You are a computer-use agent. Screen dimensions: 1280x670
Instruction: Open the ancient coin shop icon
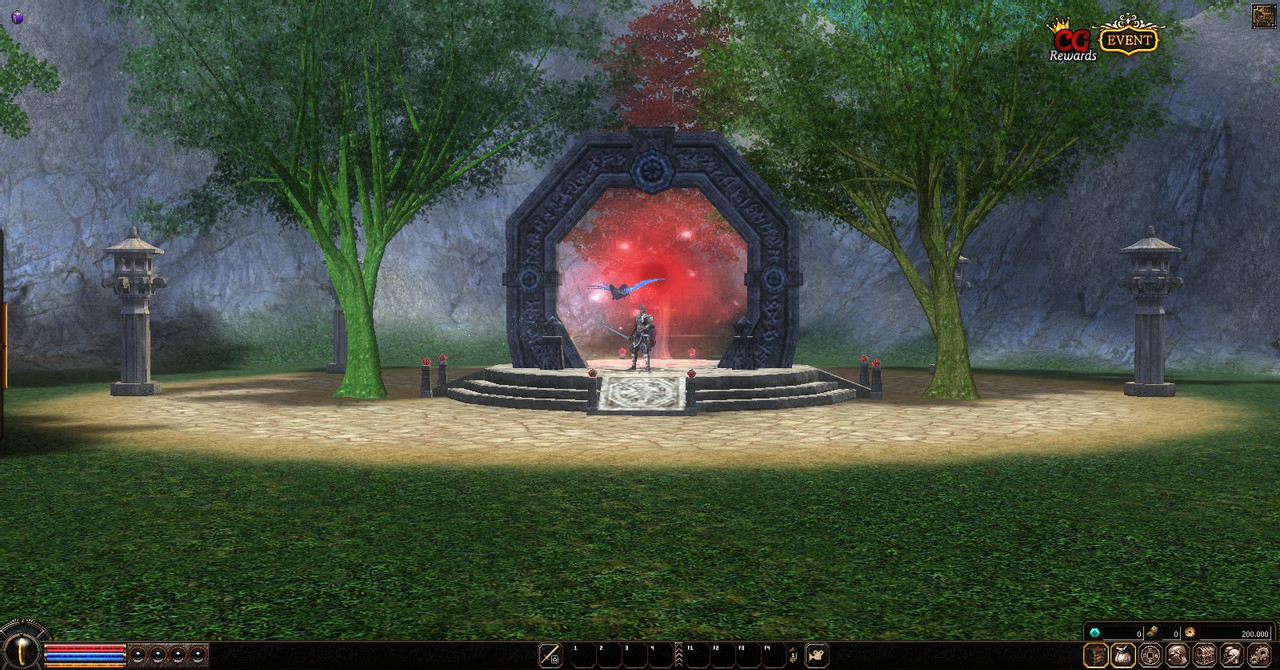(1151, 655)
